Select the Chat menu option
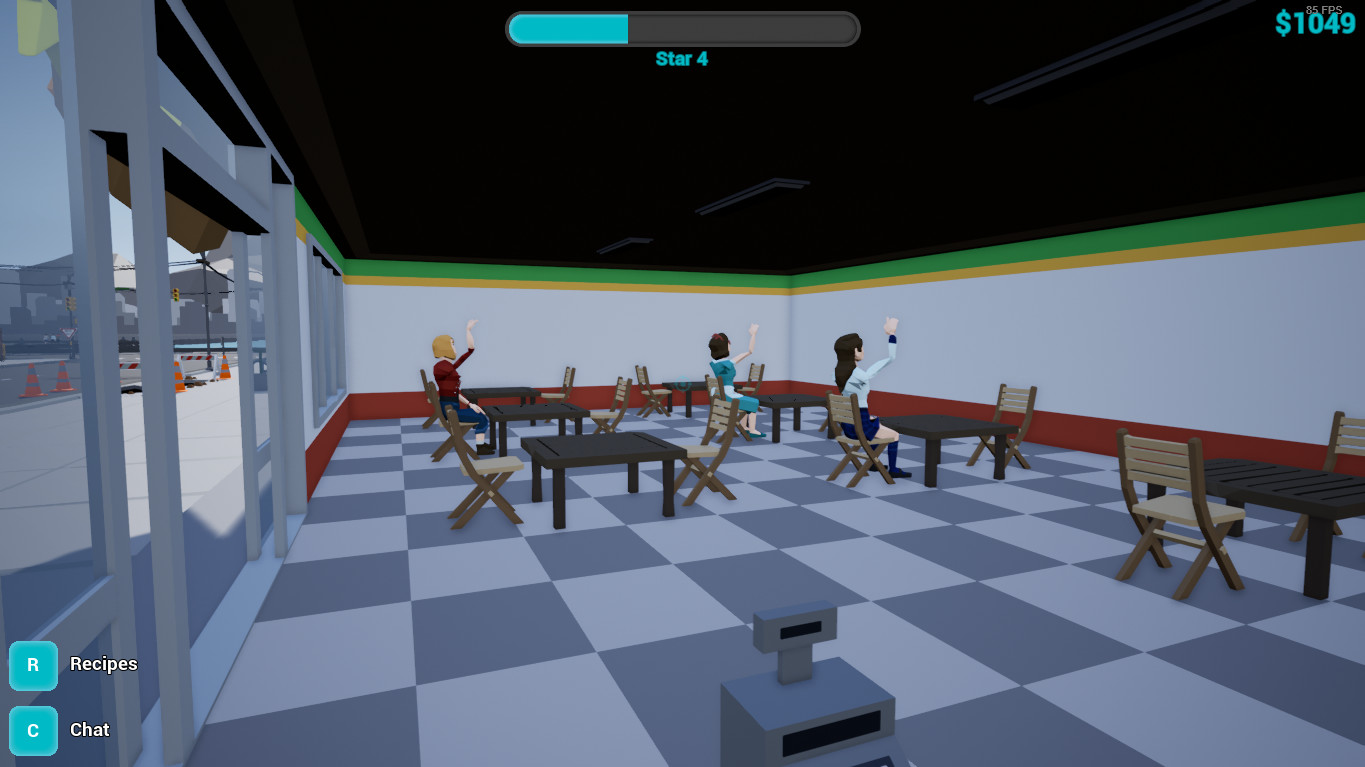 click(x=89, y=730)
